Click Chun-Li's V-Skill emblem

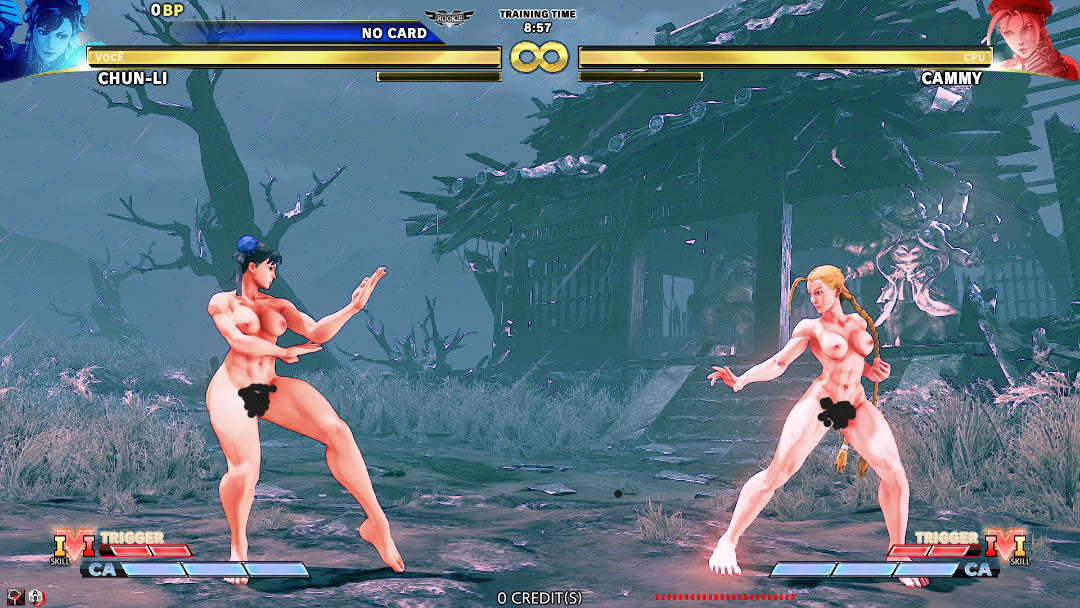click(72, 547)
